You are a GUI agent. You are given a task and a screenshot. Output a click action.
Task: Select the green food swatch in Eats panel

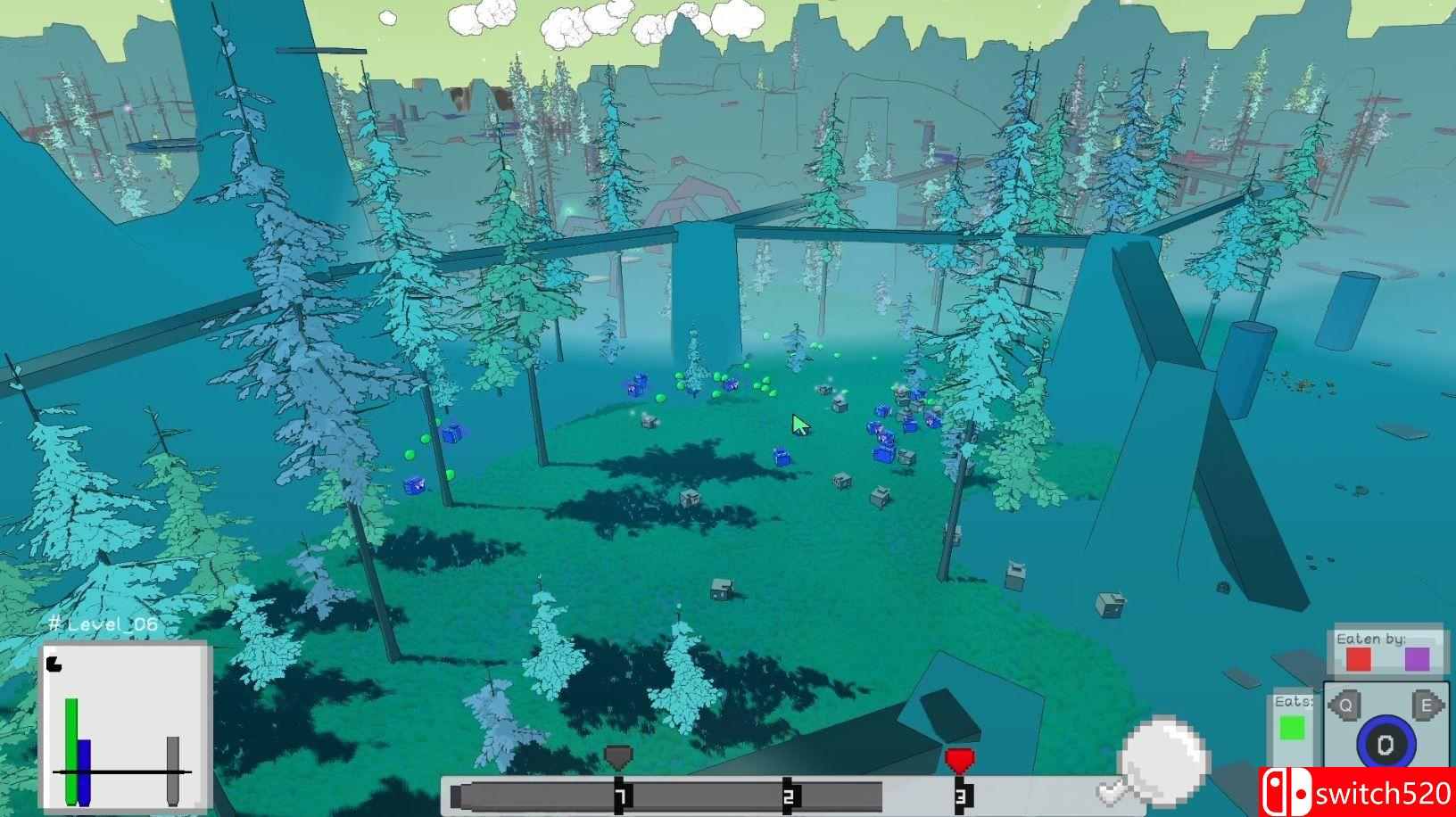click(x=1290, y=729)
